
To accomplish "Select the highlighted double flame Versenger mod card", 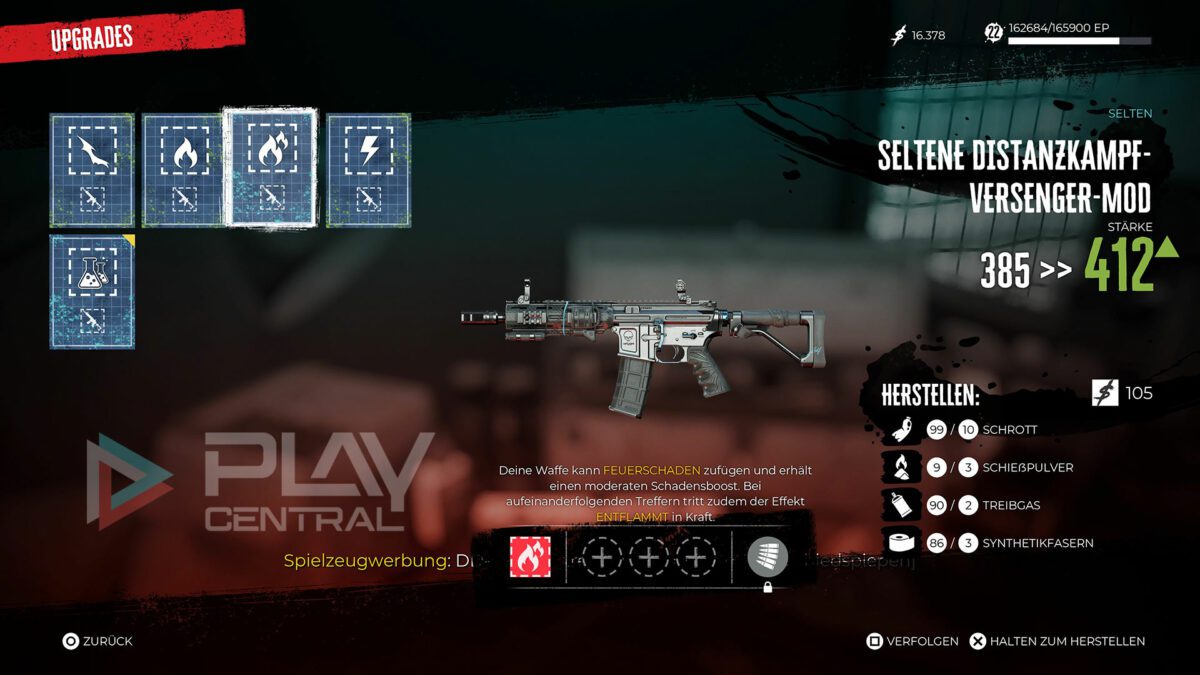I will (272, 166).
